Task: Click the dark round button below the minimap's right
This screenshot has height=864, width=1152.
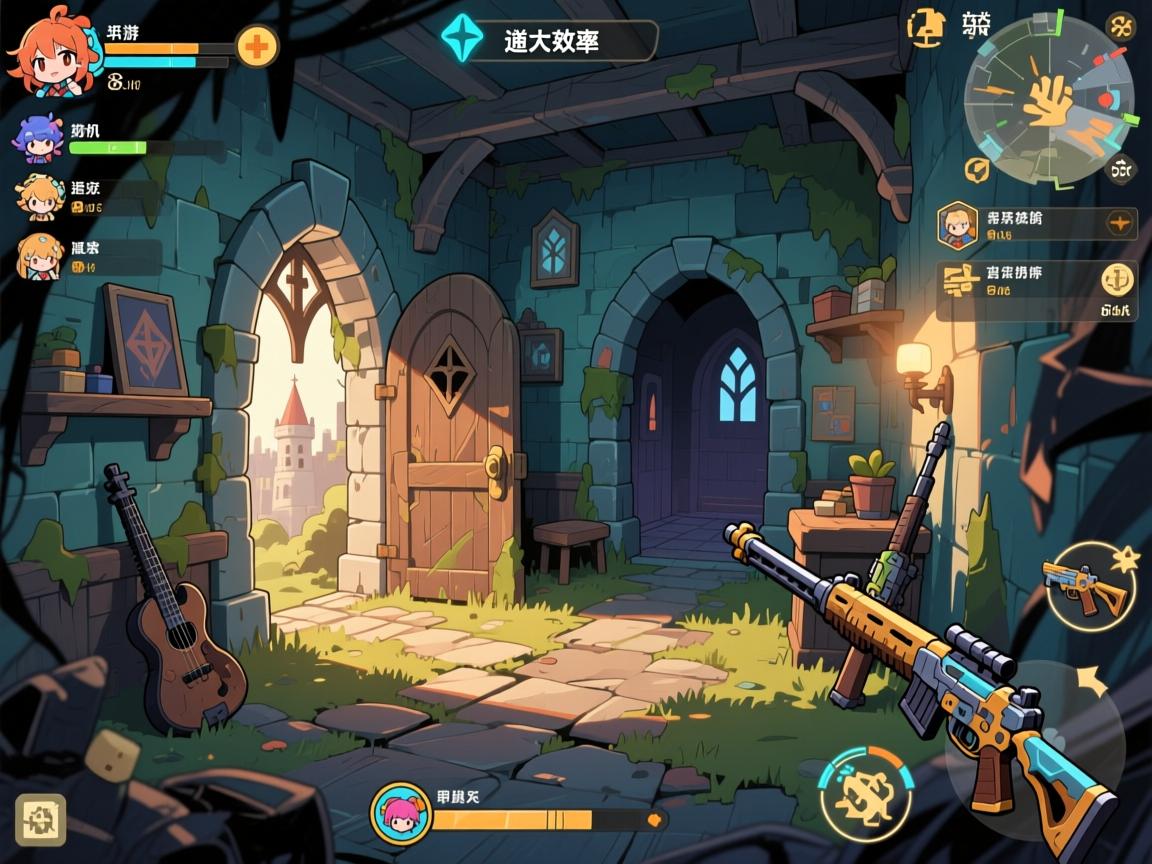Action: [x=1121, y=169]
